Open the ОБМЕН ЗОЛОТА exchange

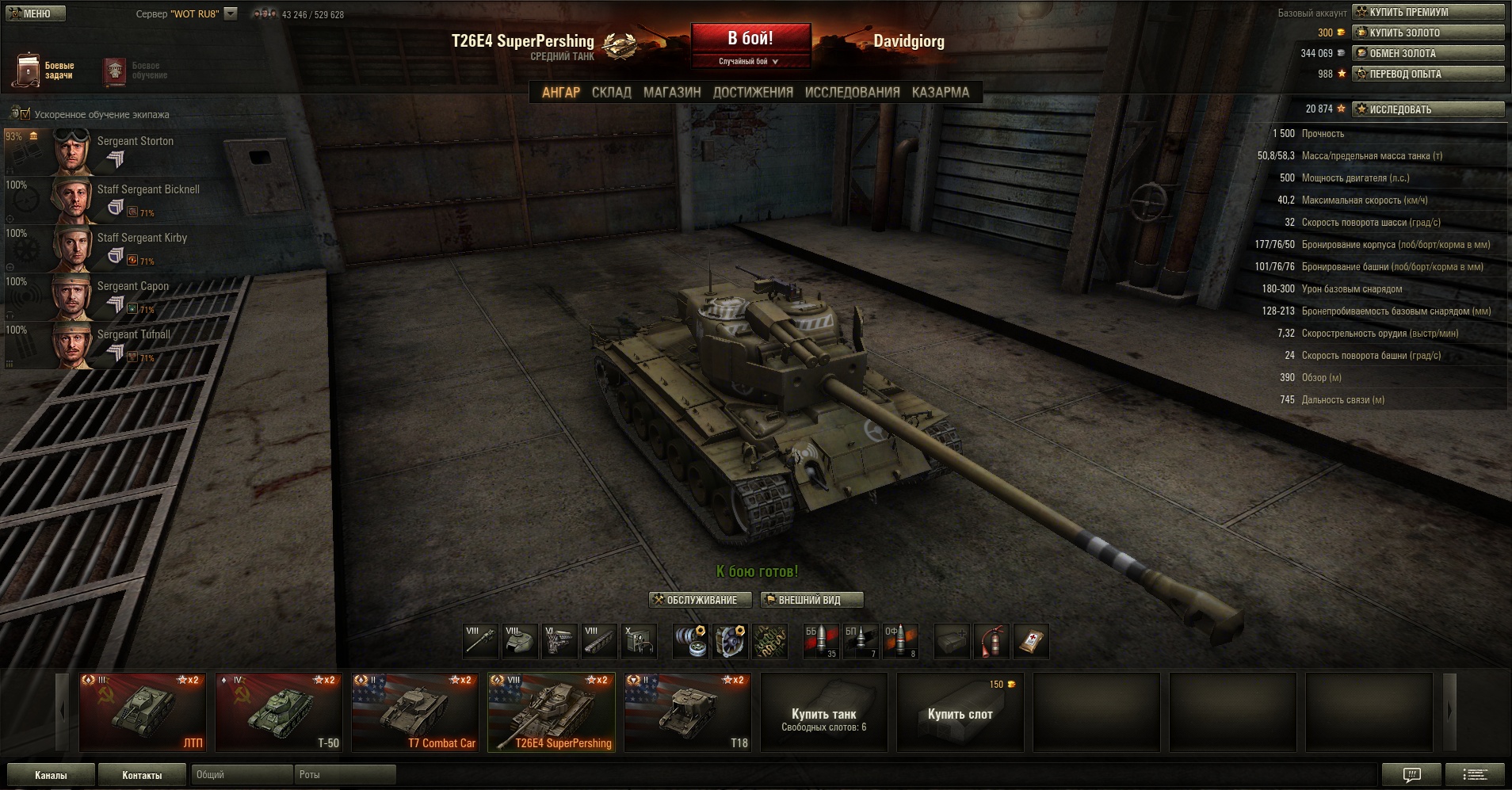coord(1428,53)
